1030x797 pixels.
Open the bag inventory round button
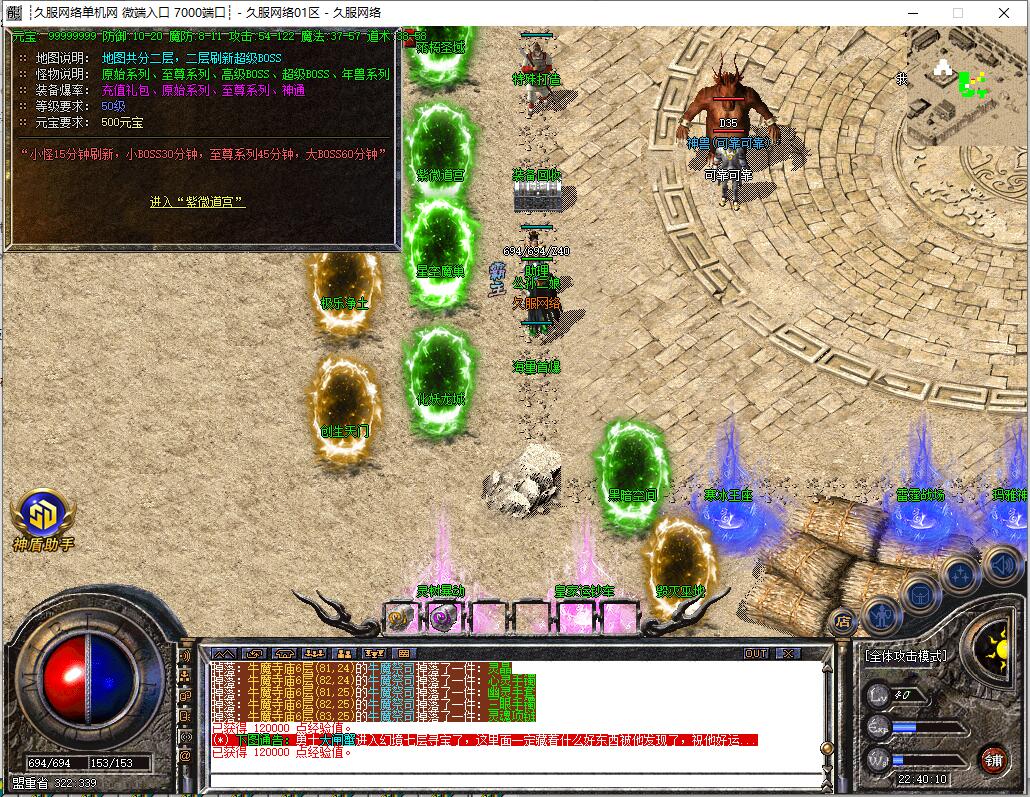[x=921, y=595]
